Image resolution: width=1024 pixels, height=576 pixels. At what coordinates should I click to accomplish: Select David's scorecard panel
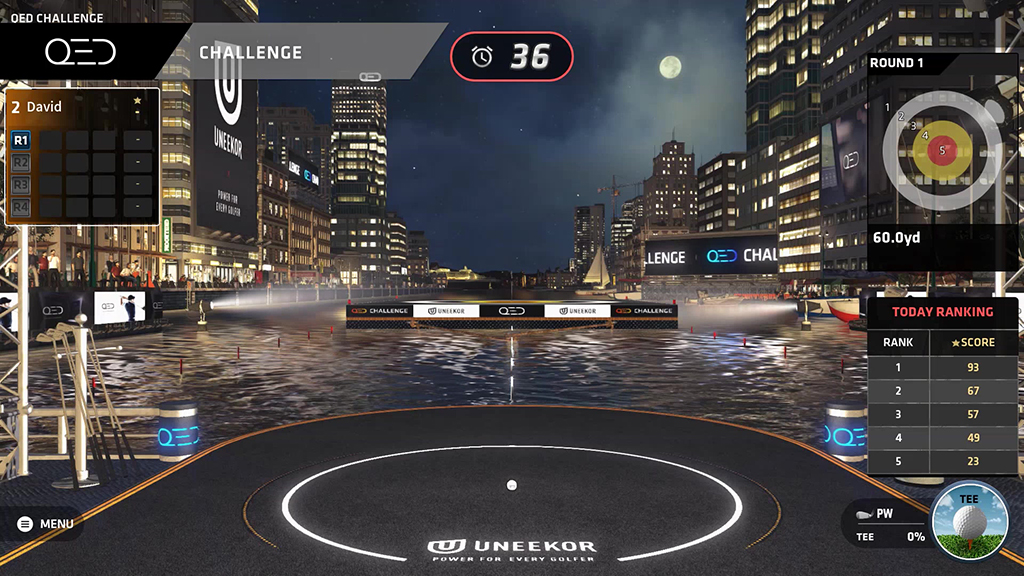82,156
